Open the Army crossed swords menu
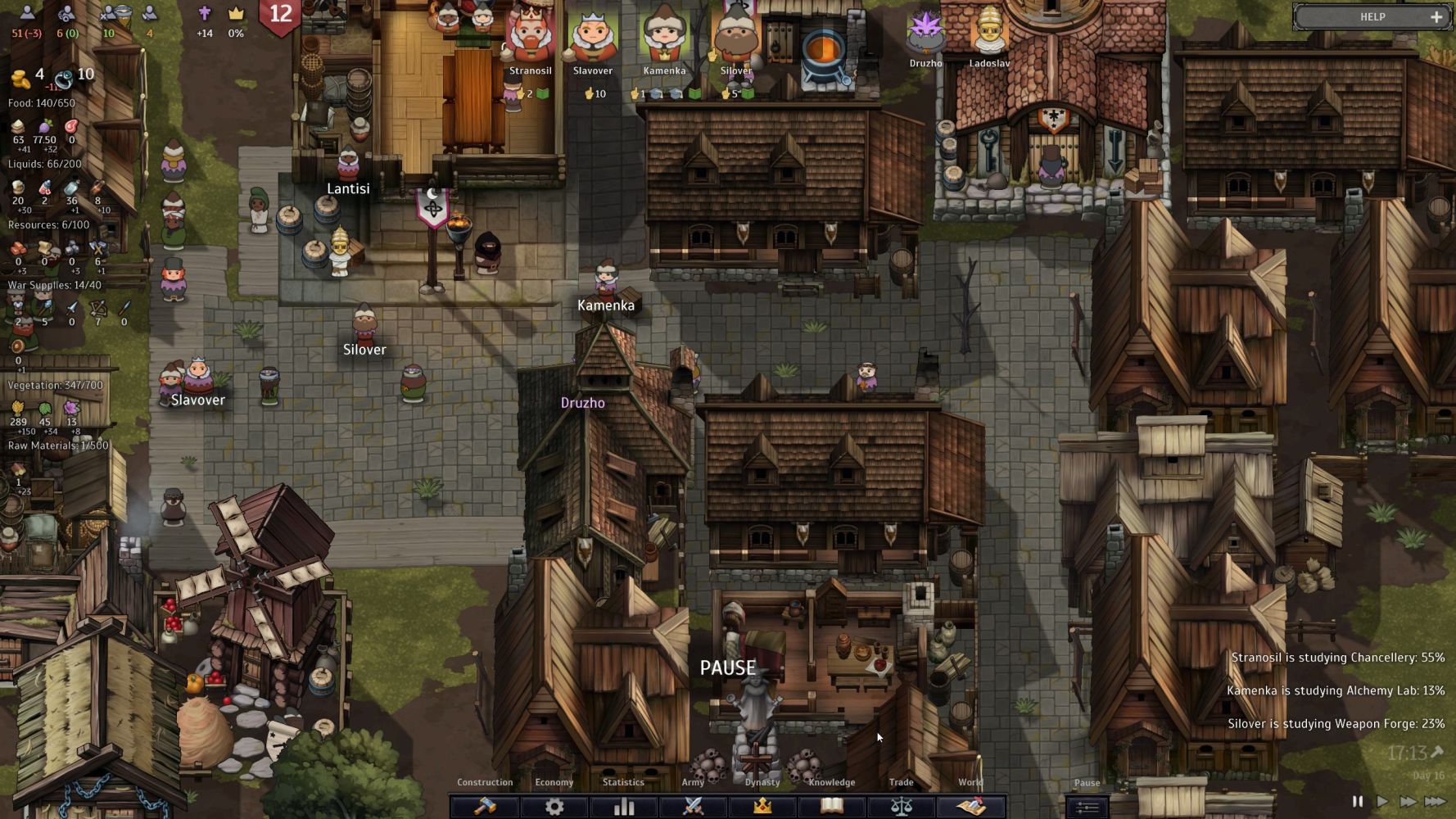Screen dimensions: 1456x819 click(694, 806)
